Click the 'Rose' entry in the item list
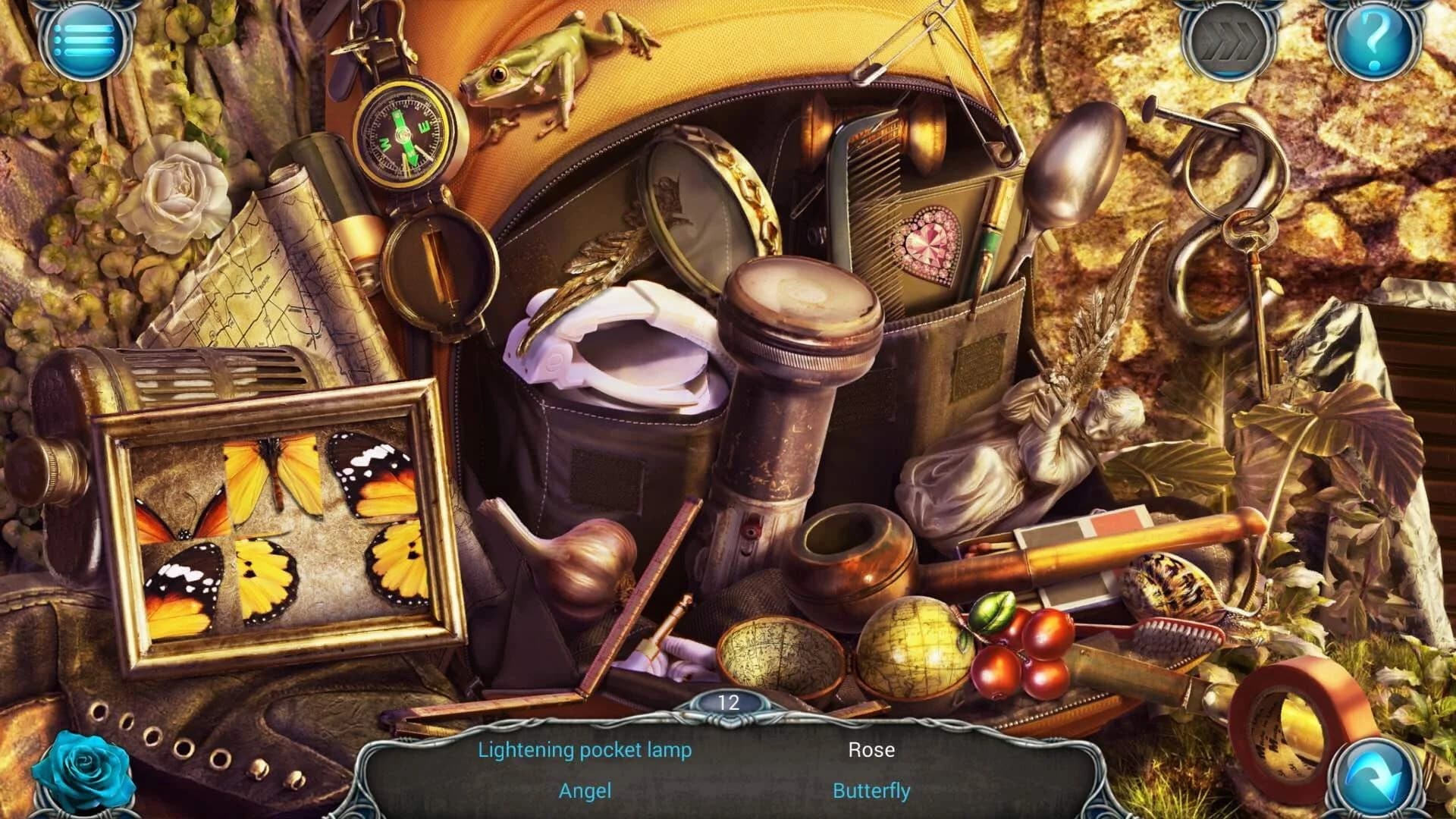The image size is (1456, 819). (x=872, y=750)
